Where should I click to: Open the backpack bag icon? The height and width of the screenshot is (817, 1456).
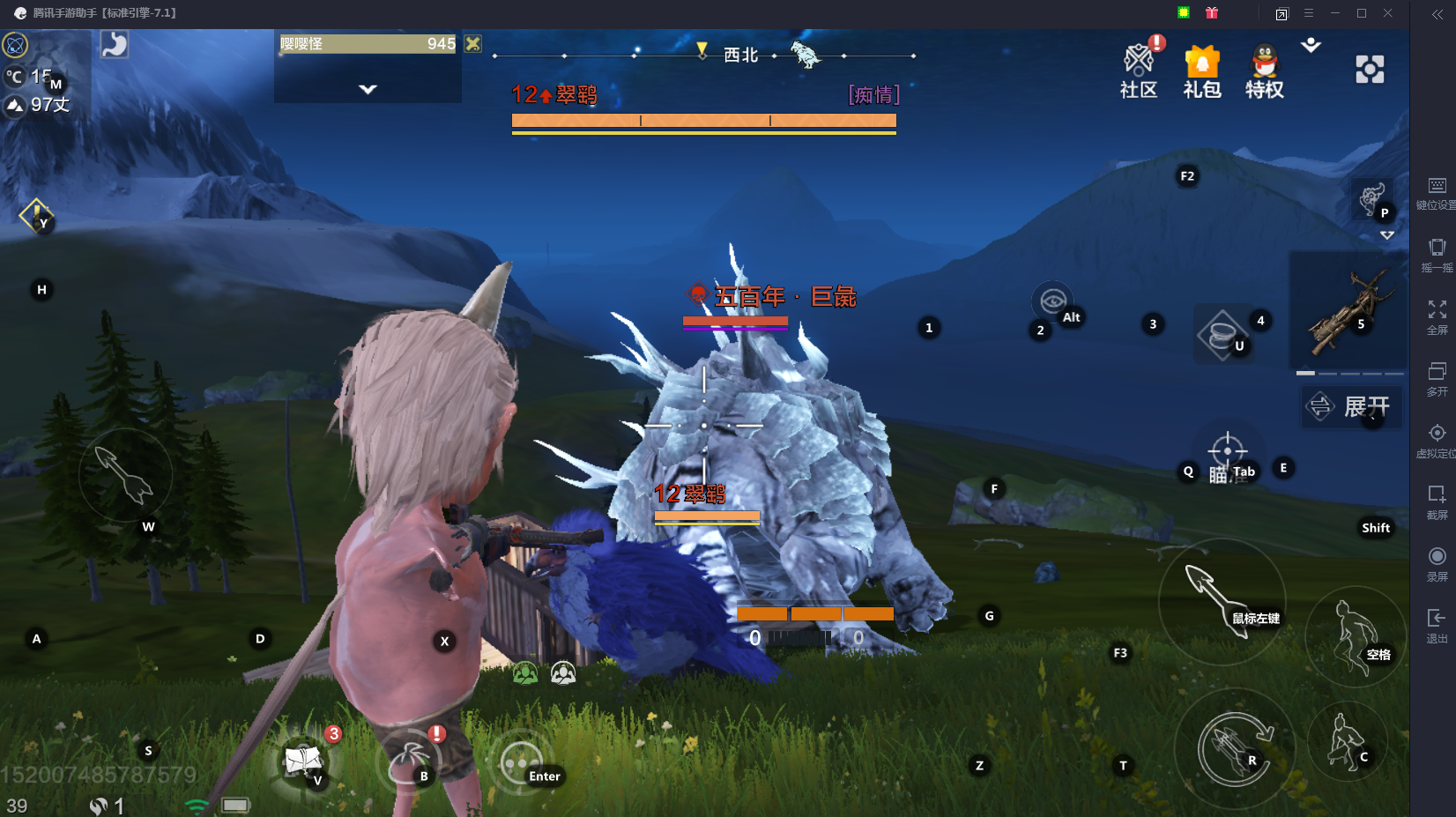click(x=407, y=761)
